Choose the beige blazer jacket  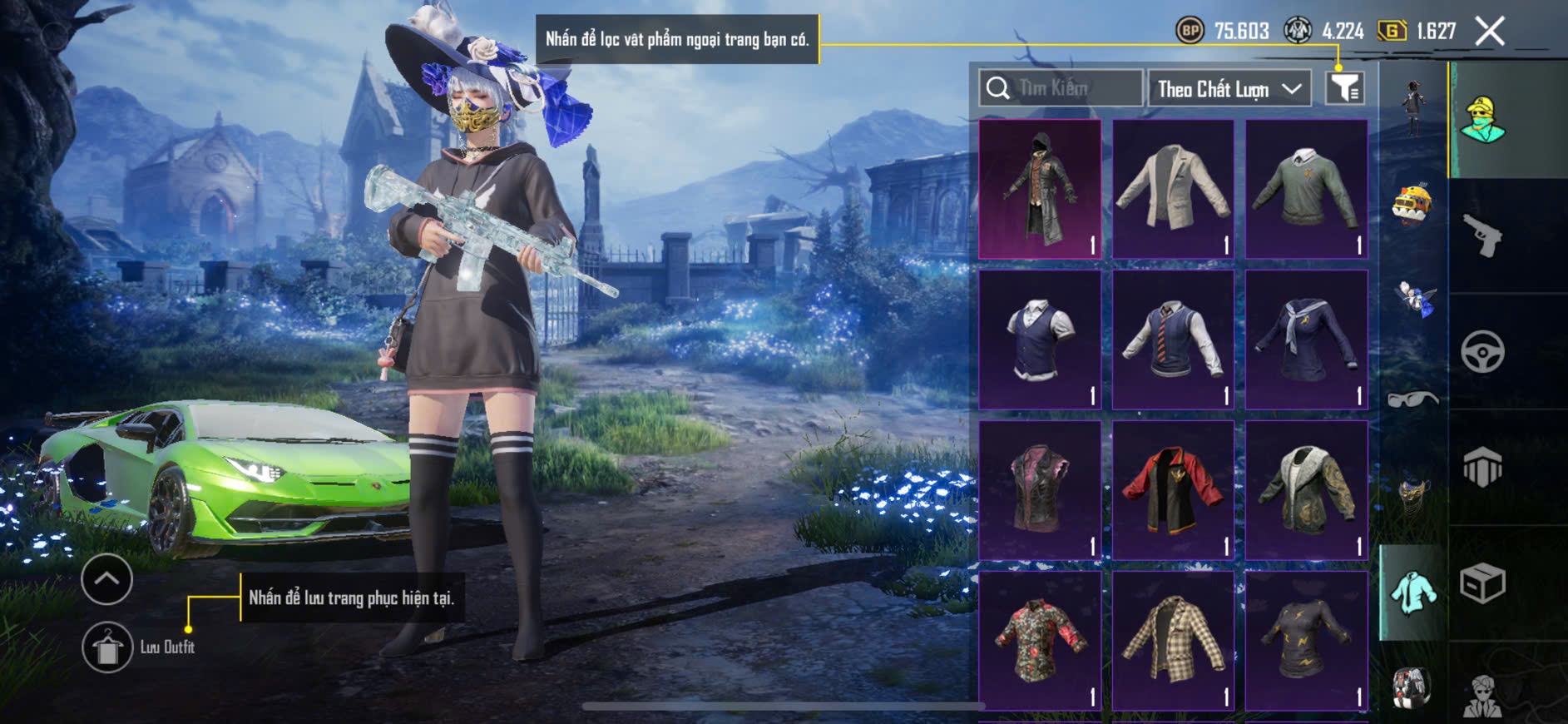pyautogui.click(x=1173, y=189)
